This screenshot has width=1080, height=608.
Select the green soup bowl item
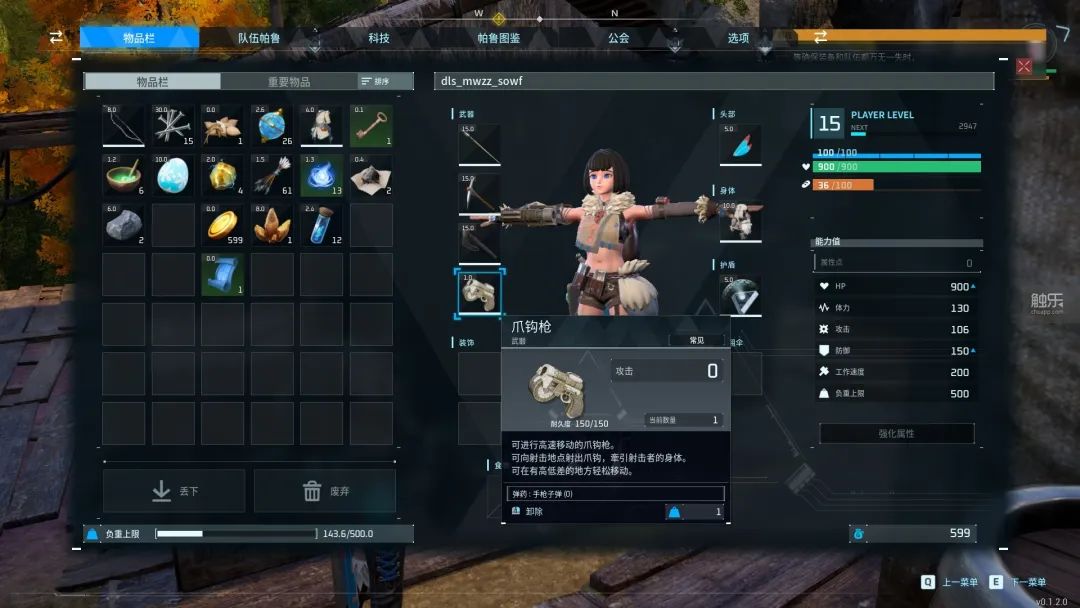pos(124,176)
